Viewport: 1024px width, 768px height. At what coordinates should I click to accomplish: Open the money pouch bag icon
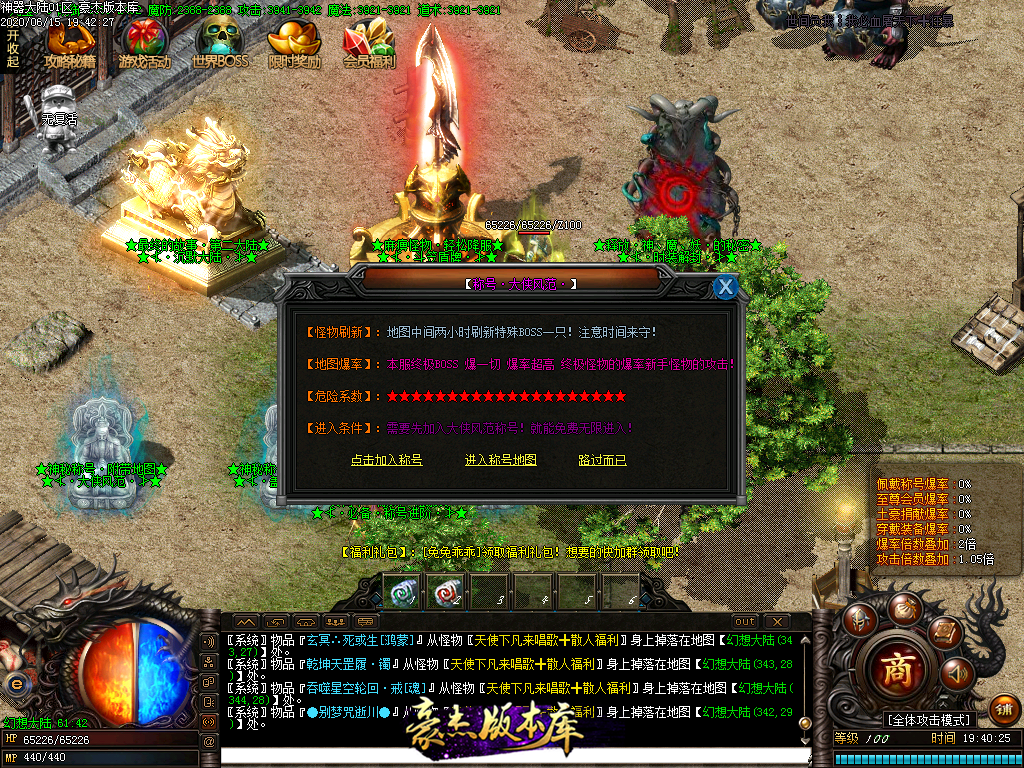point(904,607)
